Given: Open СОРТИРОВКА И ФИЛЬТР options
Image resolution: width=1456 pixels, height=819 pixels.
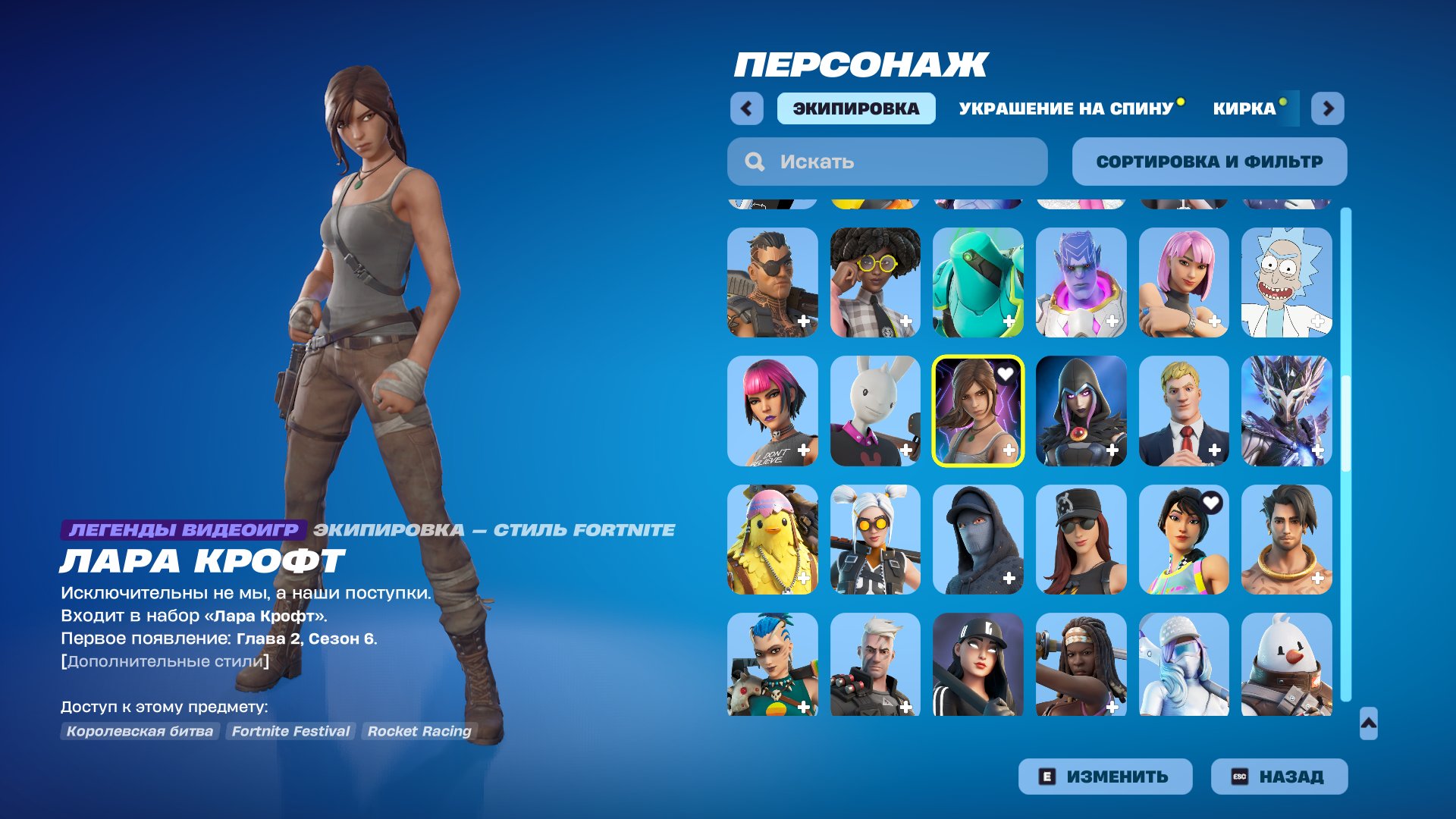Looking at the screenshot, I should tap(1209, 161).
